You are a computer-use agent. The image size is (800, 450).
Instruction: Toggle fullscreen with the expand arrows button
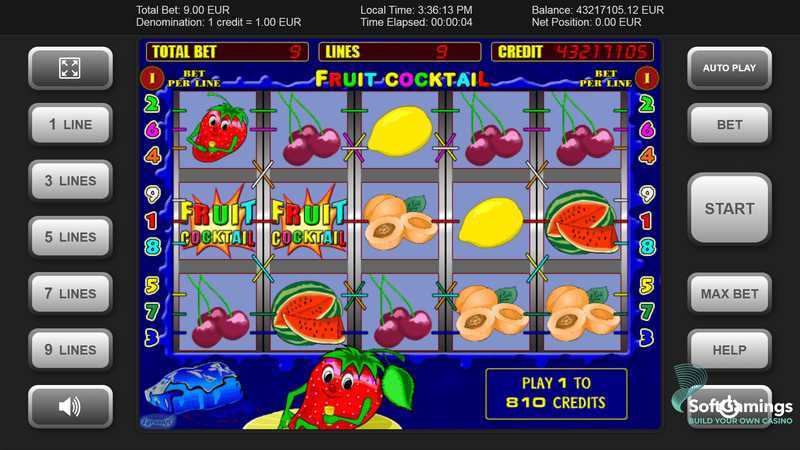click(70, 68)
